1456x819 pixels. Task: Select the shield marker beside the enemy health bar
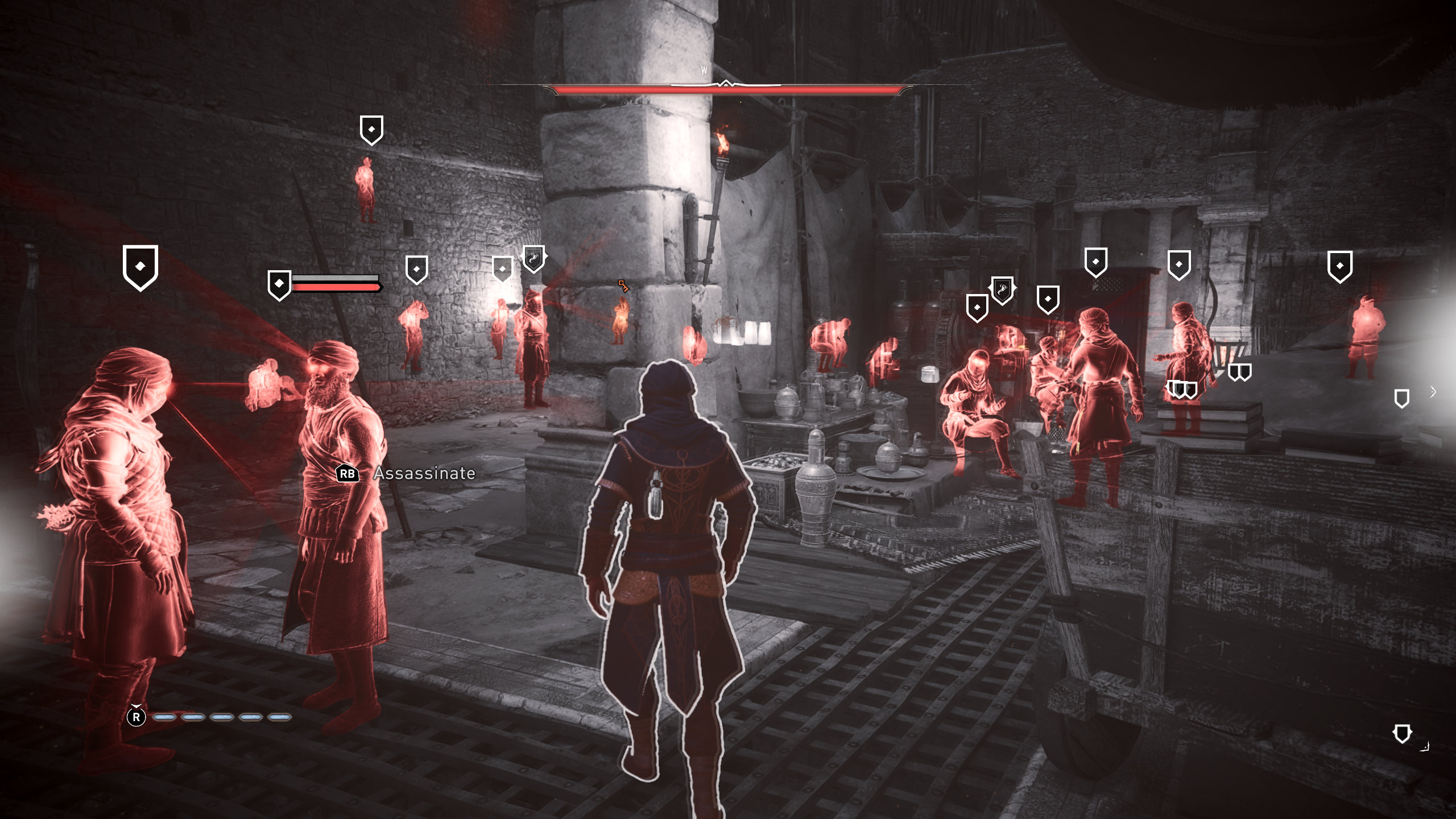[279, 284]
